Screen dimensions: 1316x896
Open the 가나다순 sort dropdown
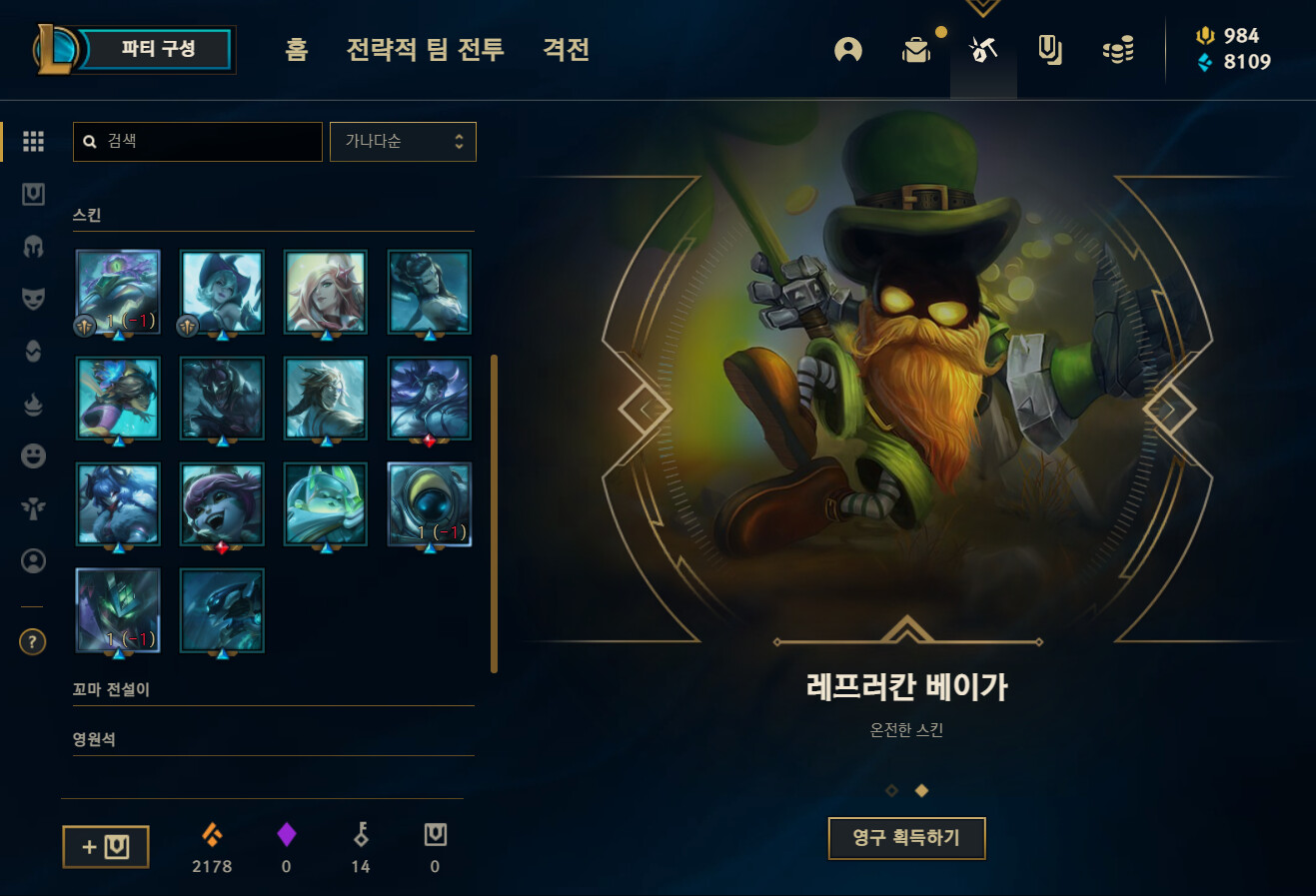click(403, 141)
